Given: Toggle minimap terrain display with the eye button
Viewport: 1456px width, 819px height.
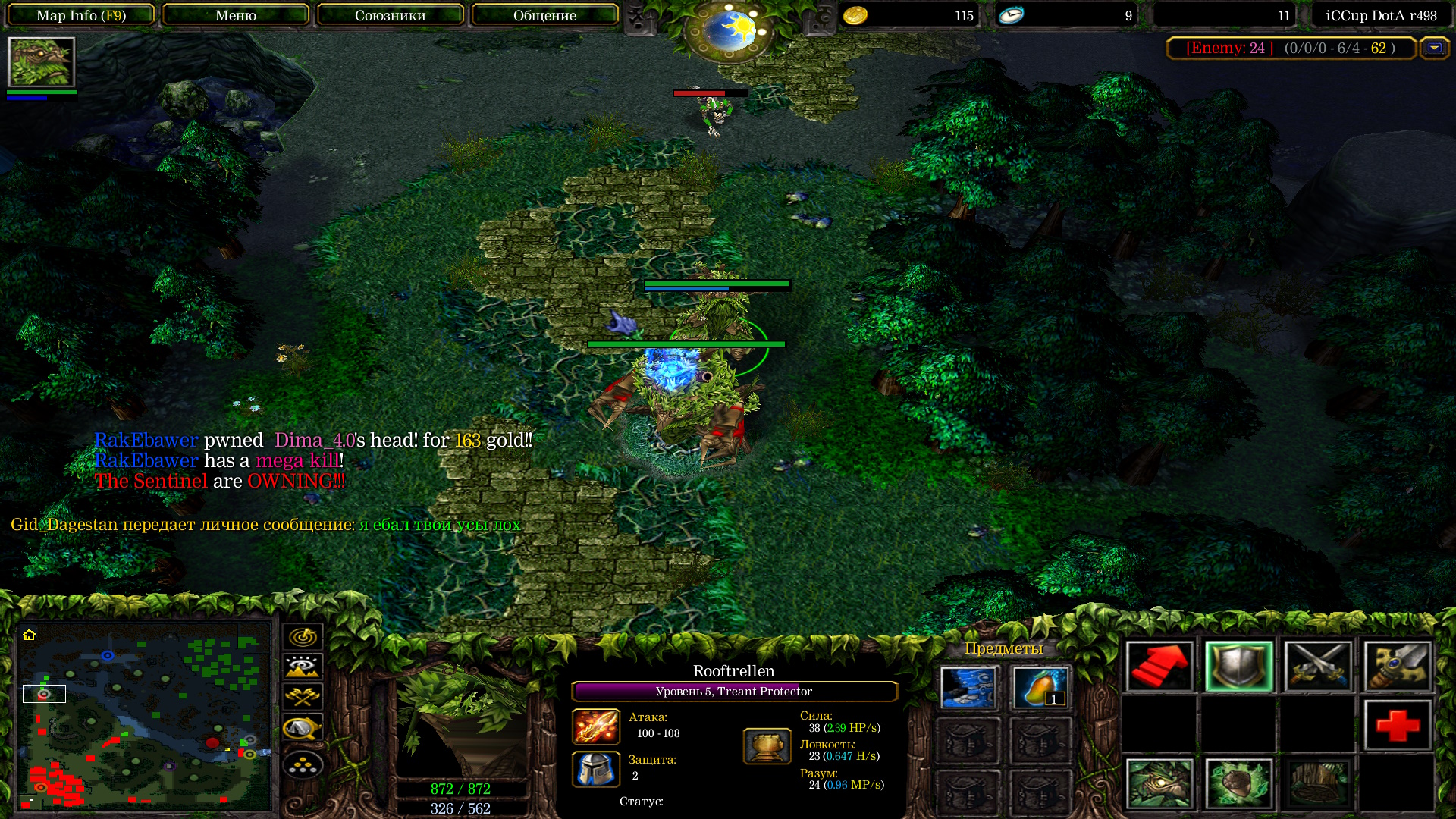Looking at the screenshot, I should (x=303, y=667).
